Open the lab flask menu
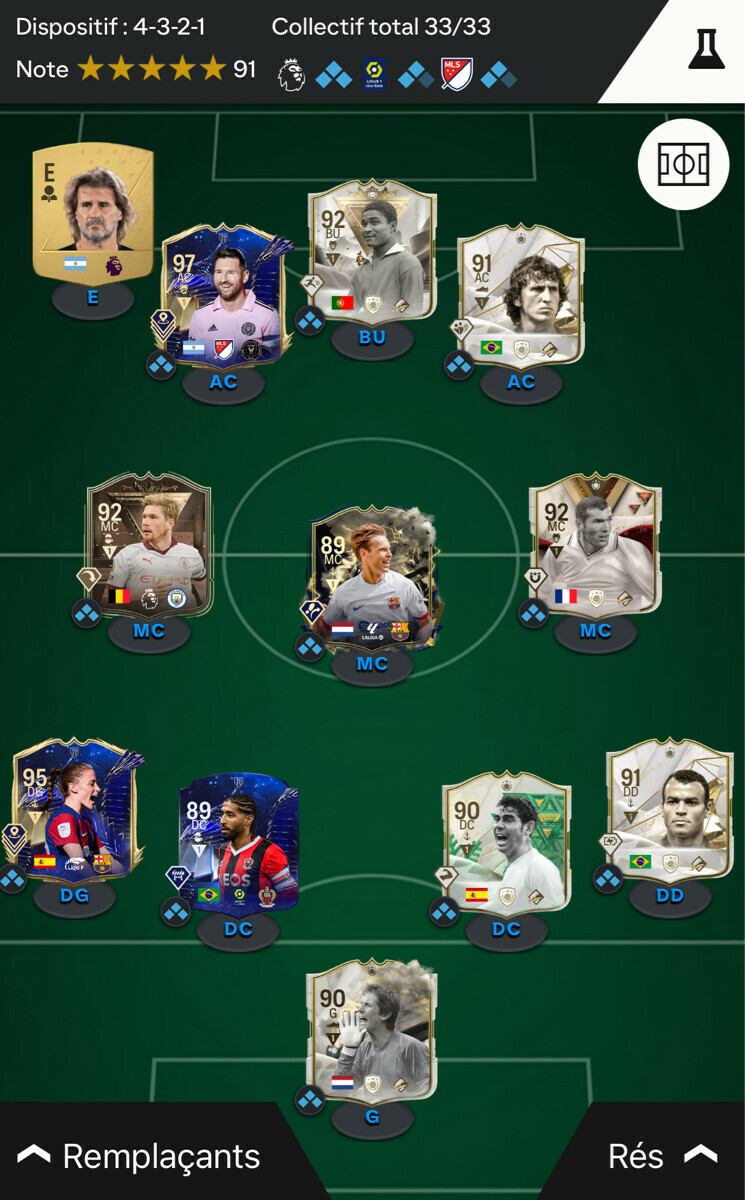745x1200 pixels. click(706, 49)
